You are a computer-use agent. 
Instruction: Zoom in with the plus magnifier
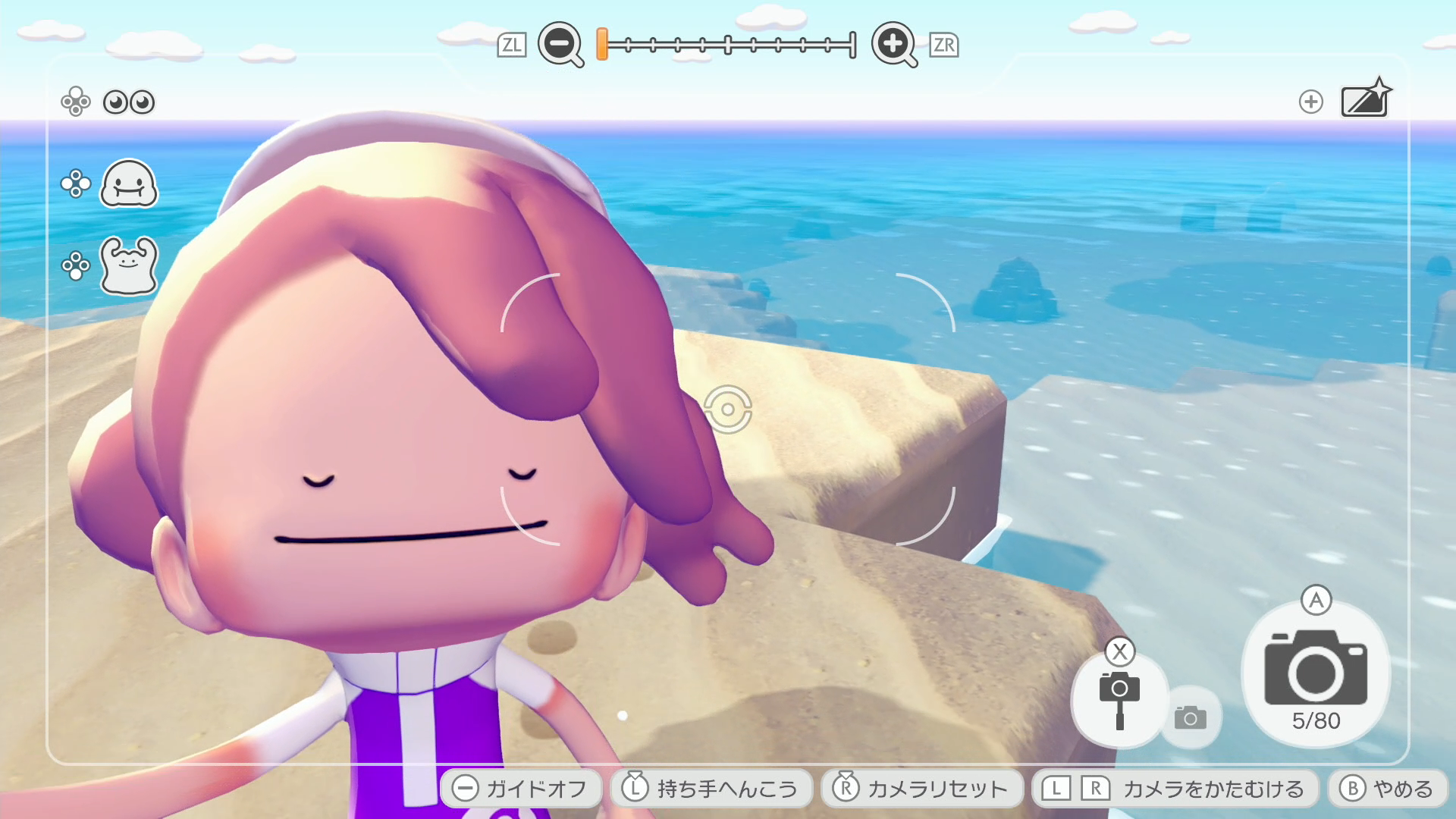point(893,44)
